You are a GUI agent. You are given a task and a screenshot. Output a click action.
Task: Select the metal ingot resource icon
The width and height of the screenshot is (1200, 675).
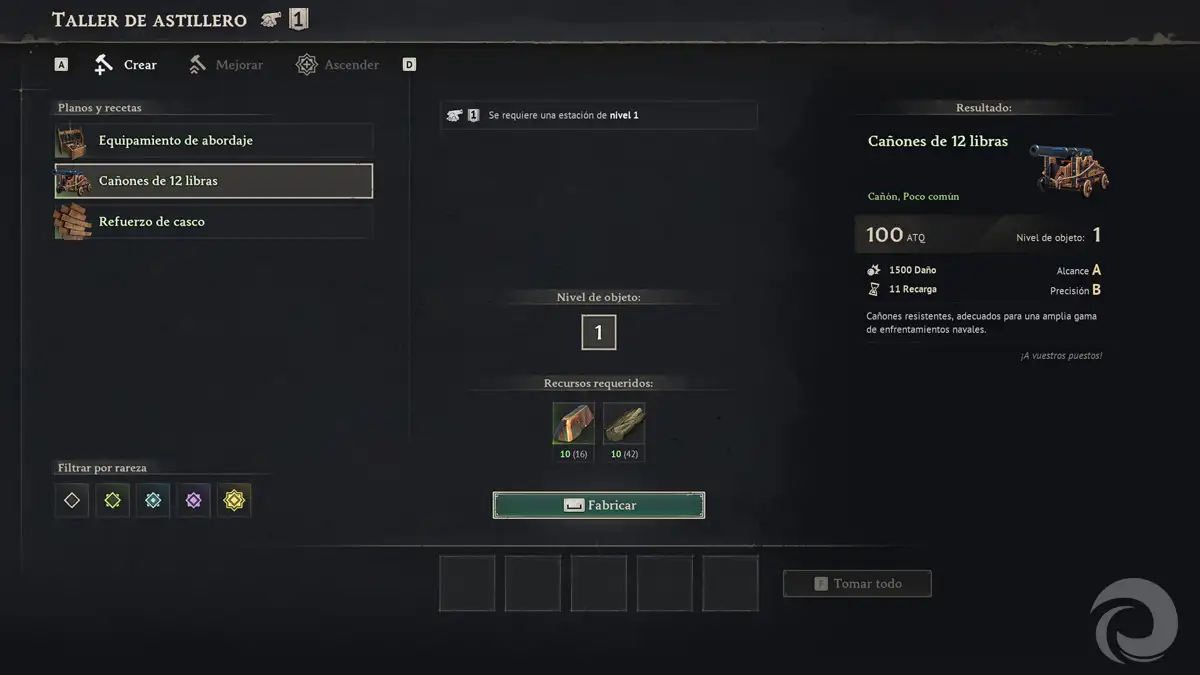point(574,423)
